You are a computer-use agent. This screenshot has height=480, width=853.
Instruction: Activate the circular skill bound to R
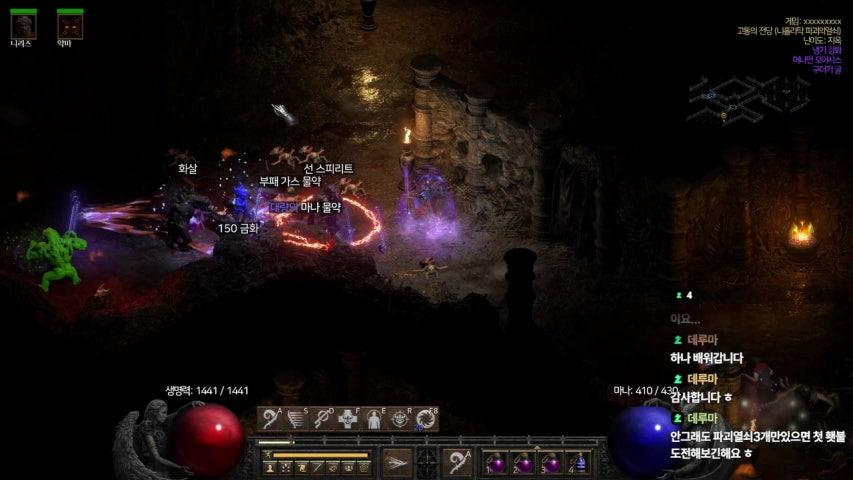[400, 419]
